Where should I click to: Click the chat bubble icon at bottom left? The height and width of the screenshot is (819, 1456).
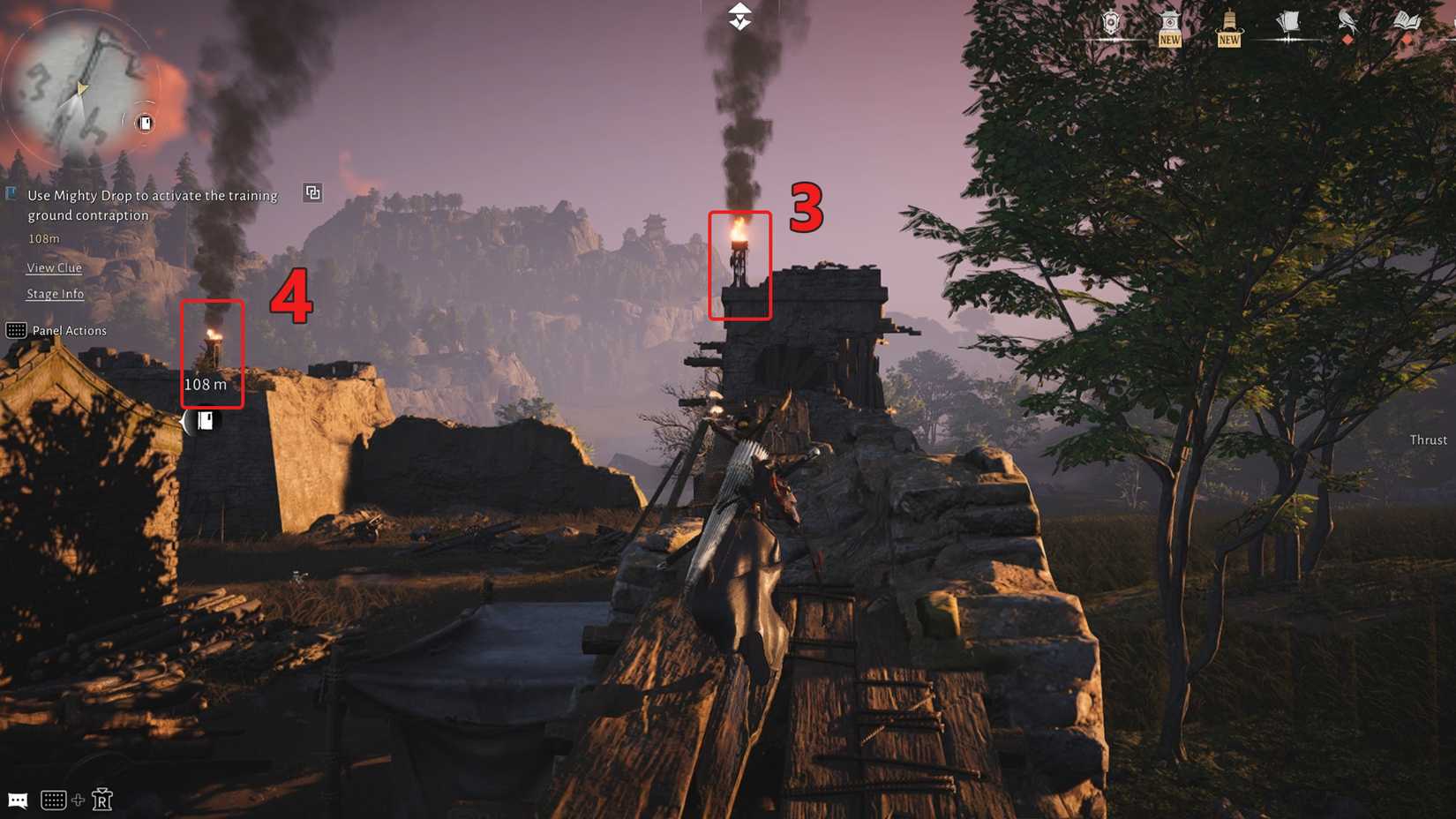[x=18, y=800]
